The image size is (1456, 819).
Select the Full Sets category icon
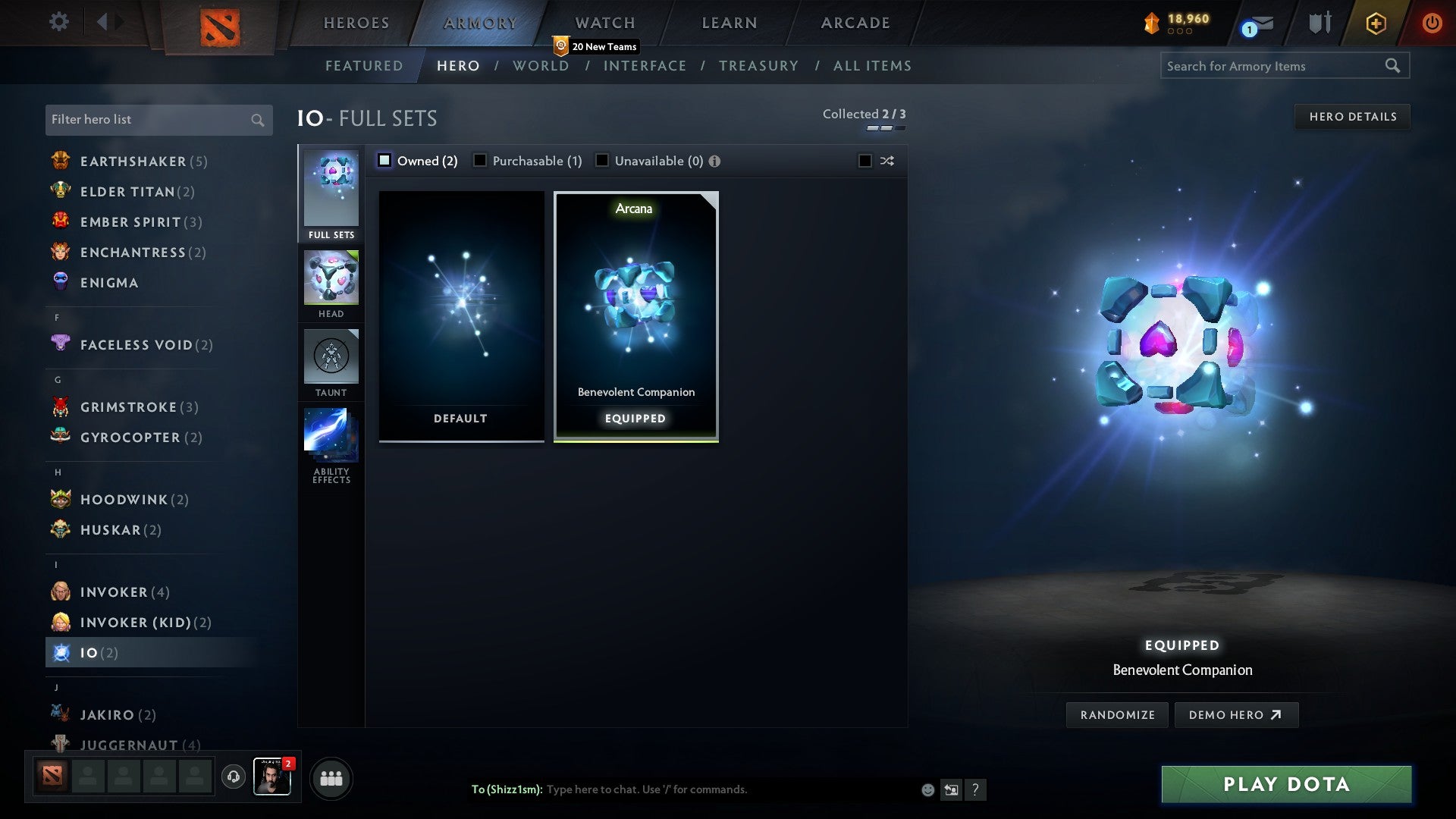pyautogui.click(x=331, y=193)
